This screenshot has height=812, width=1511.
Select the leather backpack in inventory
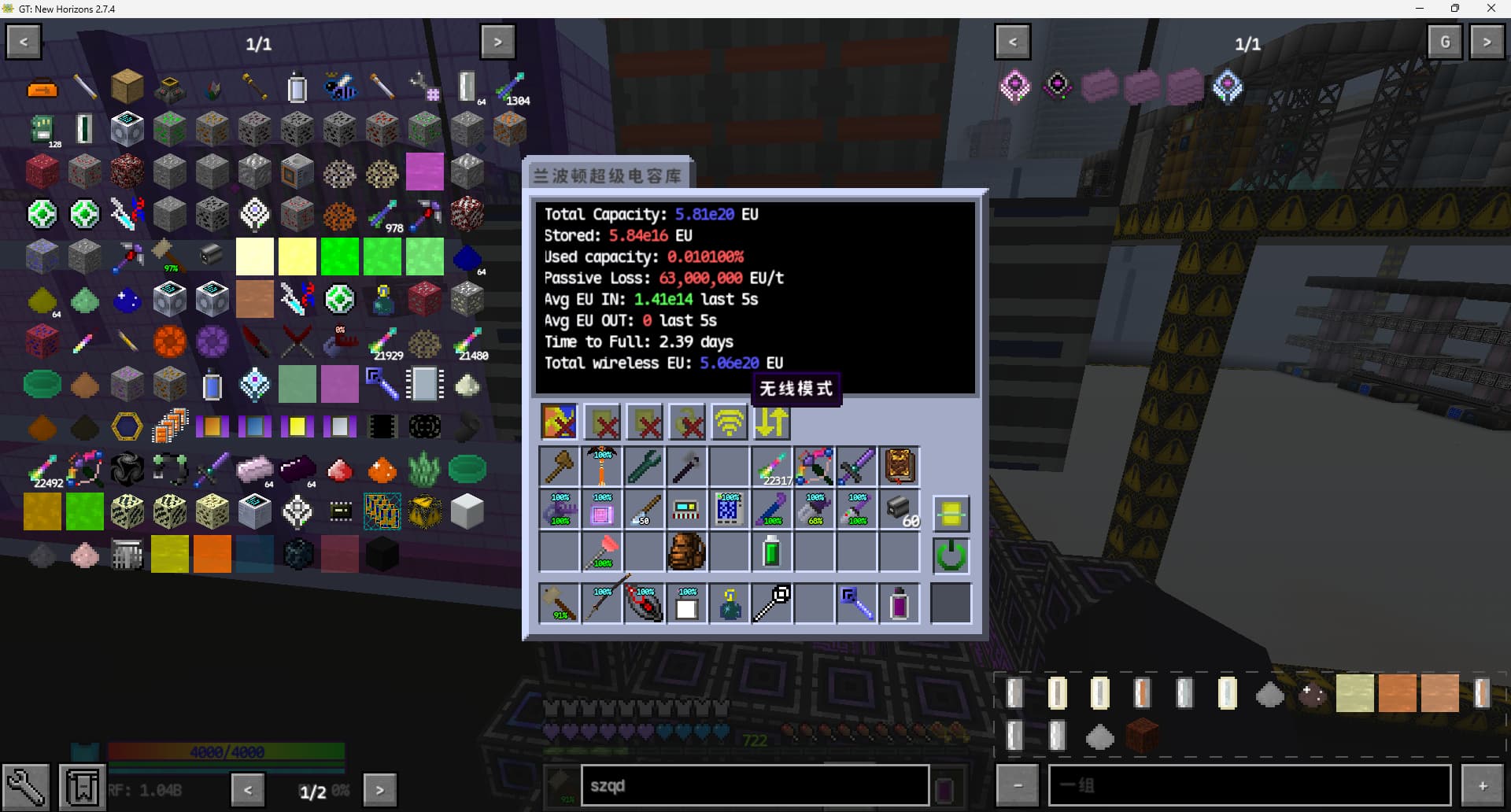pyautogui.click(x=686, y=551)
